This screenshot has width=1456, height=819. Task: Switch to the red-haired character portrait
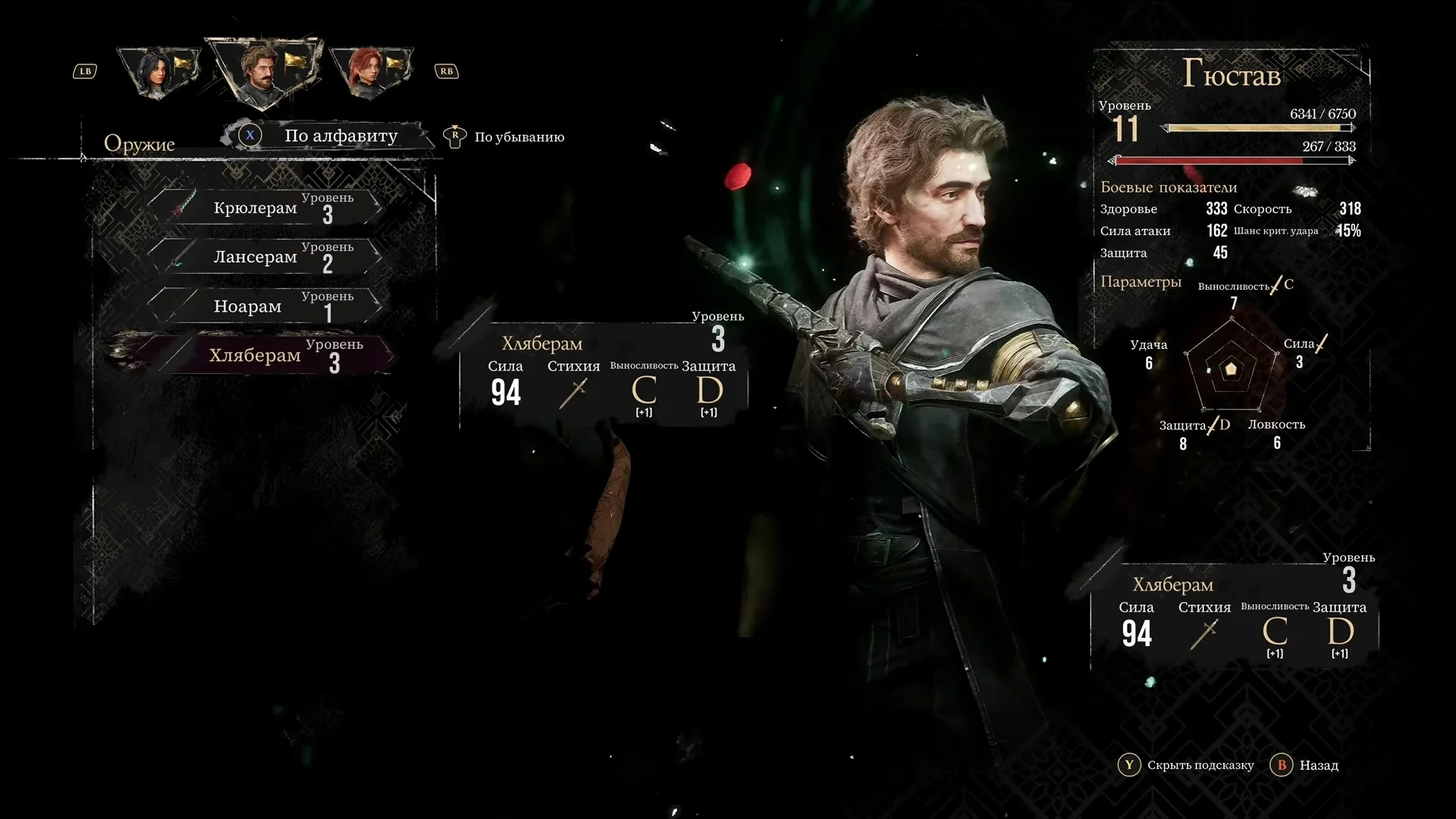coord(369,71)
